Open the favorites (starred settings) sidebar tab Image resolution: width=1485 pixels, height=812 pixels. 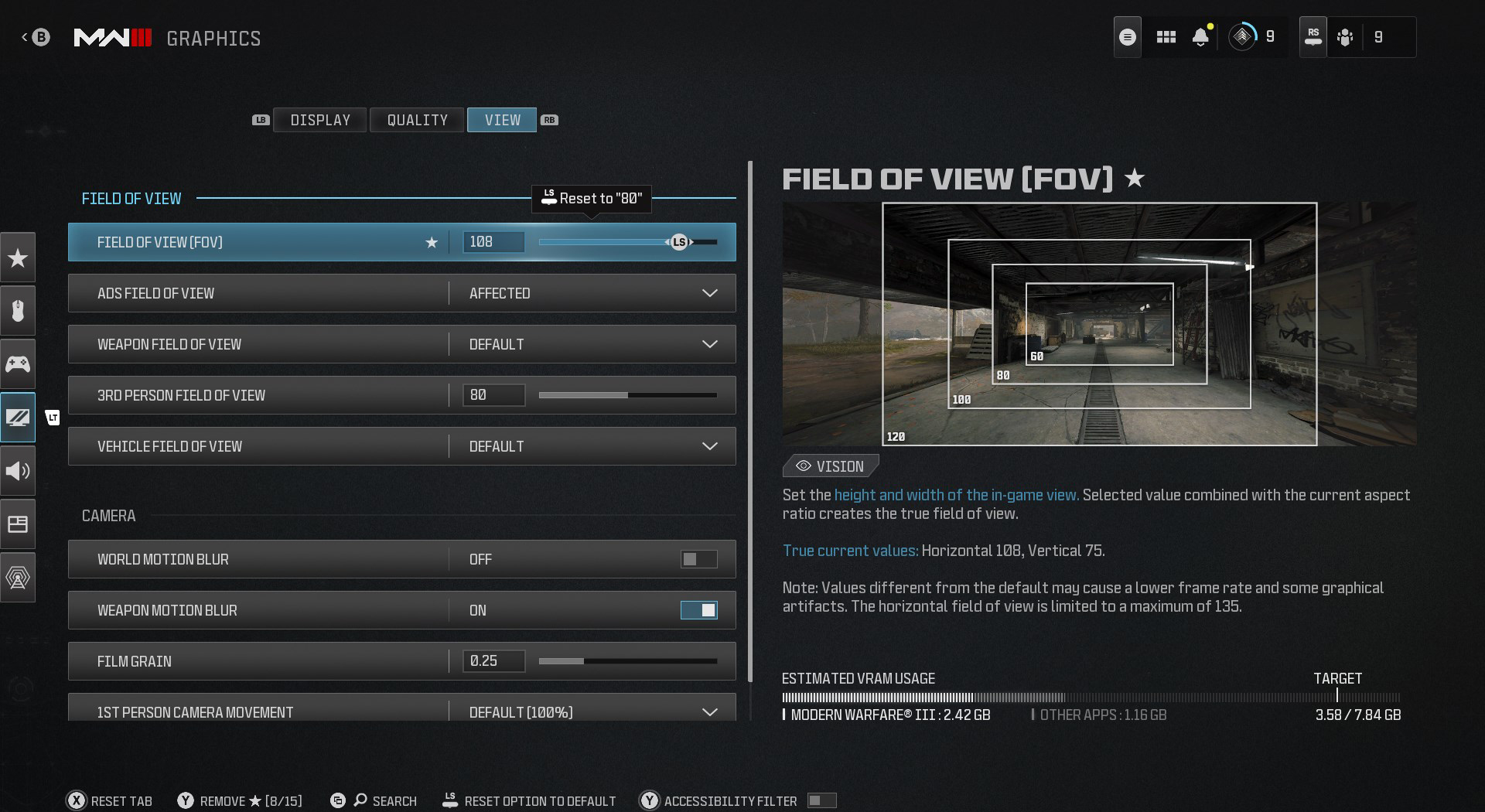18,258
